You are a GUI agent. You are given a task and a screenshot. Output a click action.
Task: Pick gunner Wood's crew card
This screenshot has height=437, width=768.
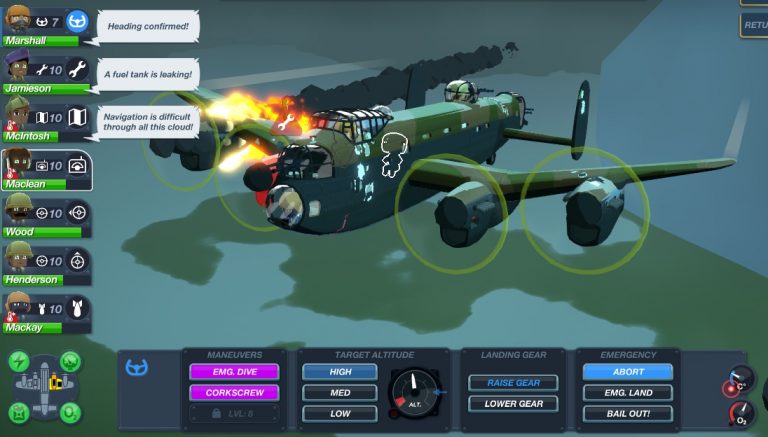tap(46, 216)
